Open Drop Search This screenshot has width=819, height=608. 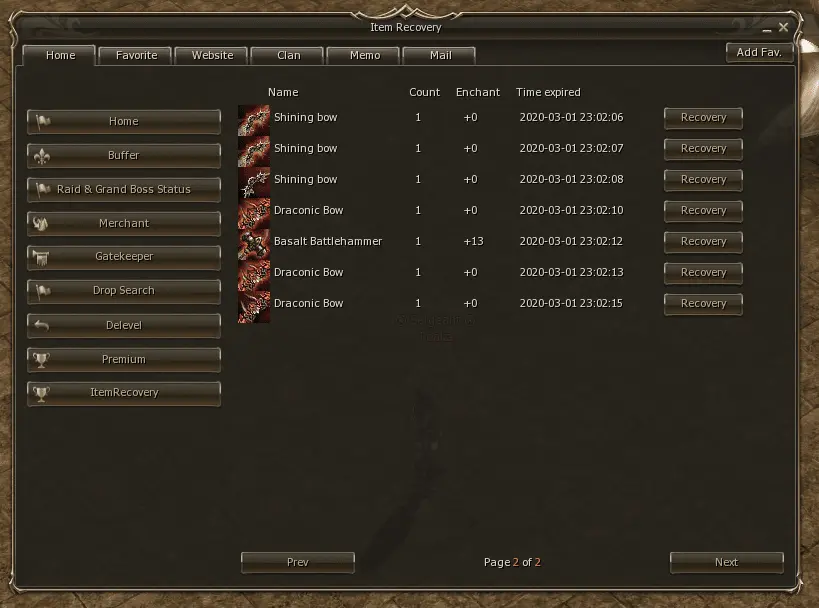tap(124, 291)
